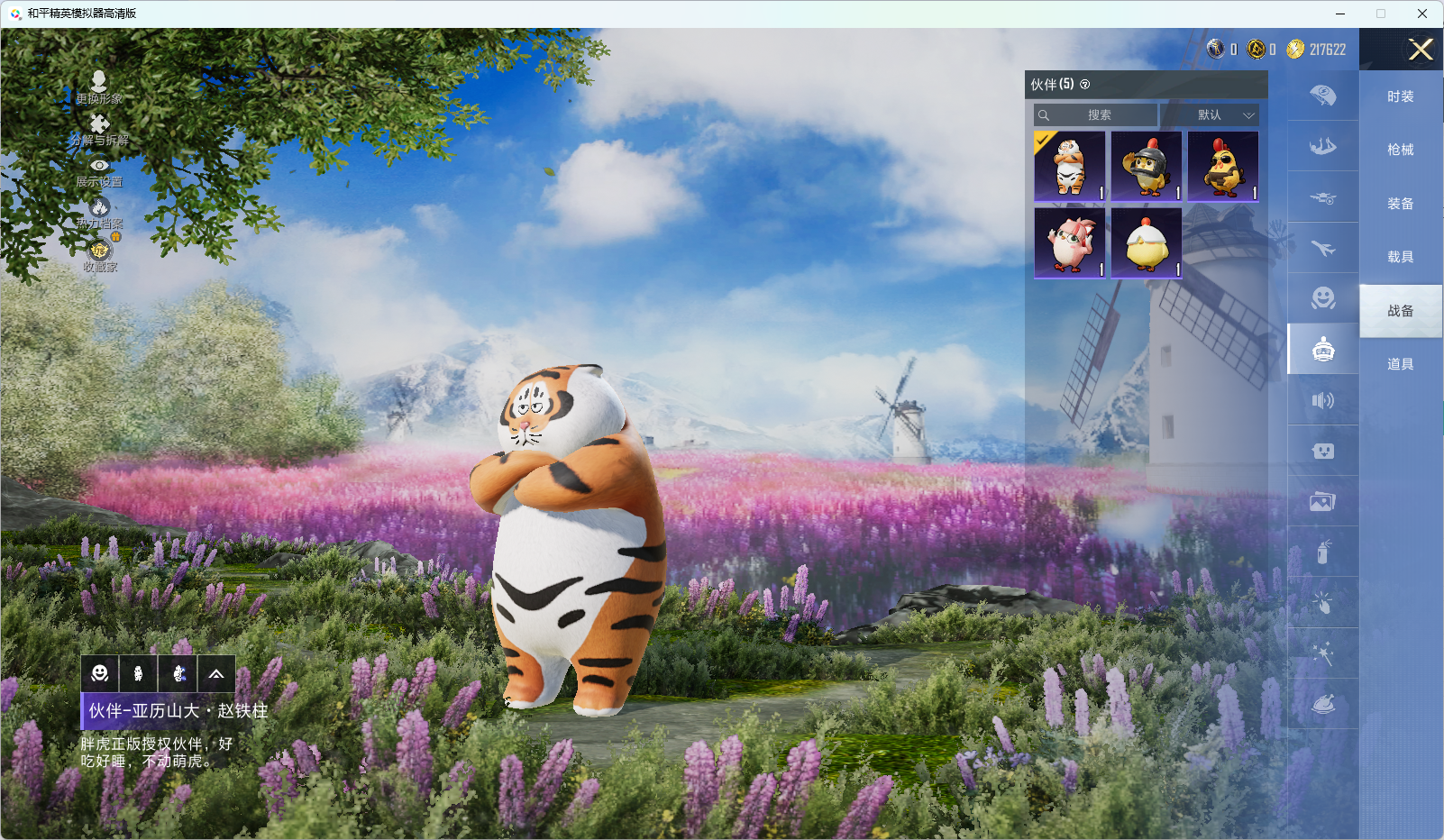
Task: Open the 默认 sort dropdown
Action: [x=1211, y=115]
